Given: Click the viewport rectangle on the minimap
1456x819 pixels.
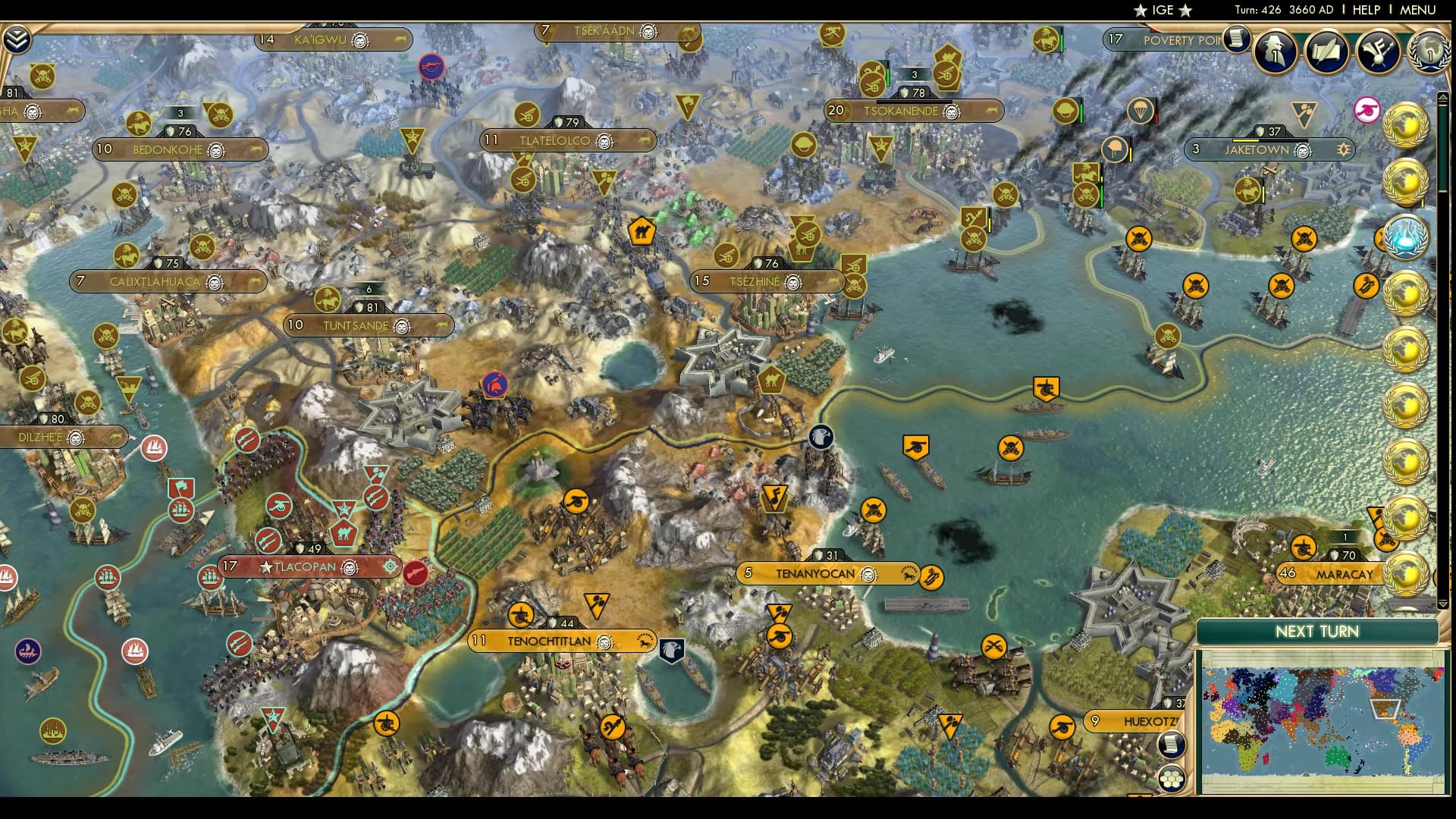Looking at the screenshot, I should (1385, 709).
